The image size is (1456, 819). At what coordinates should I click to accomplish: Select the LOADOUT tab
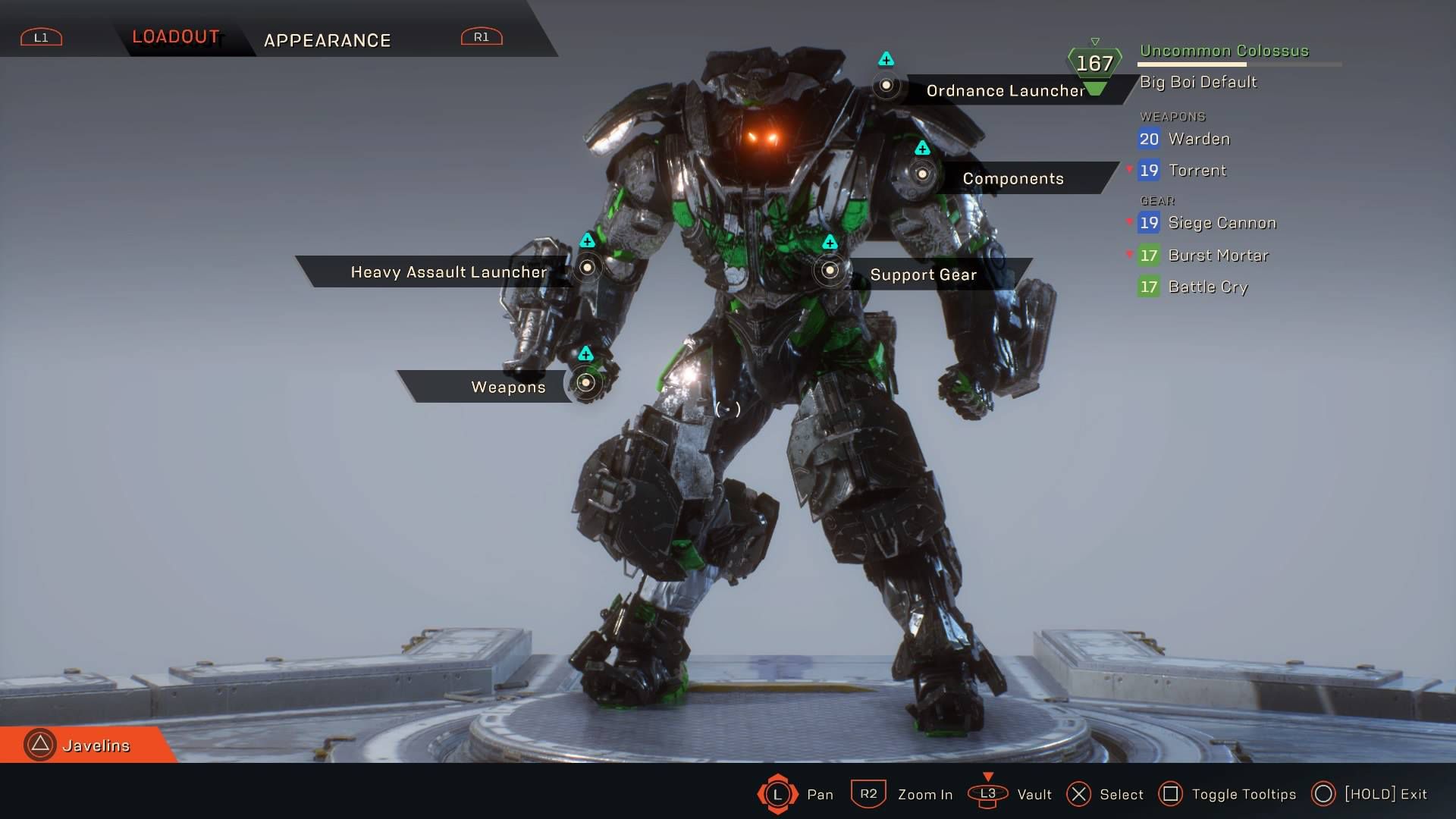176,35
